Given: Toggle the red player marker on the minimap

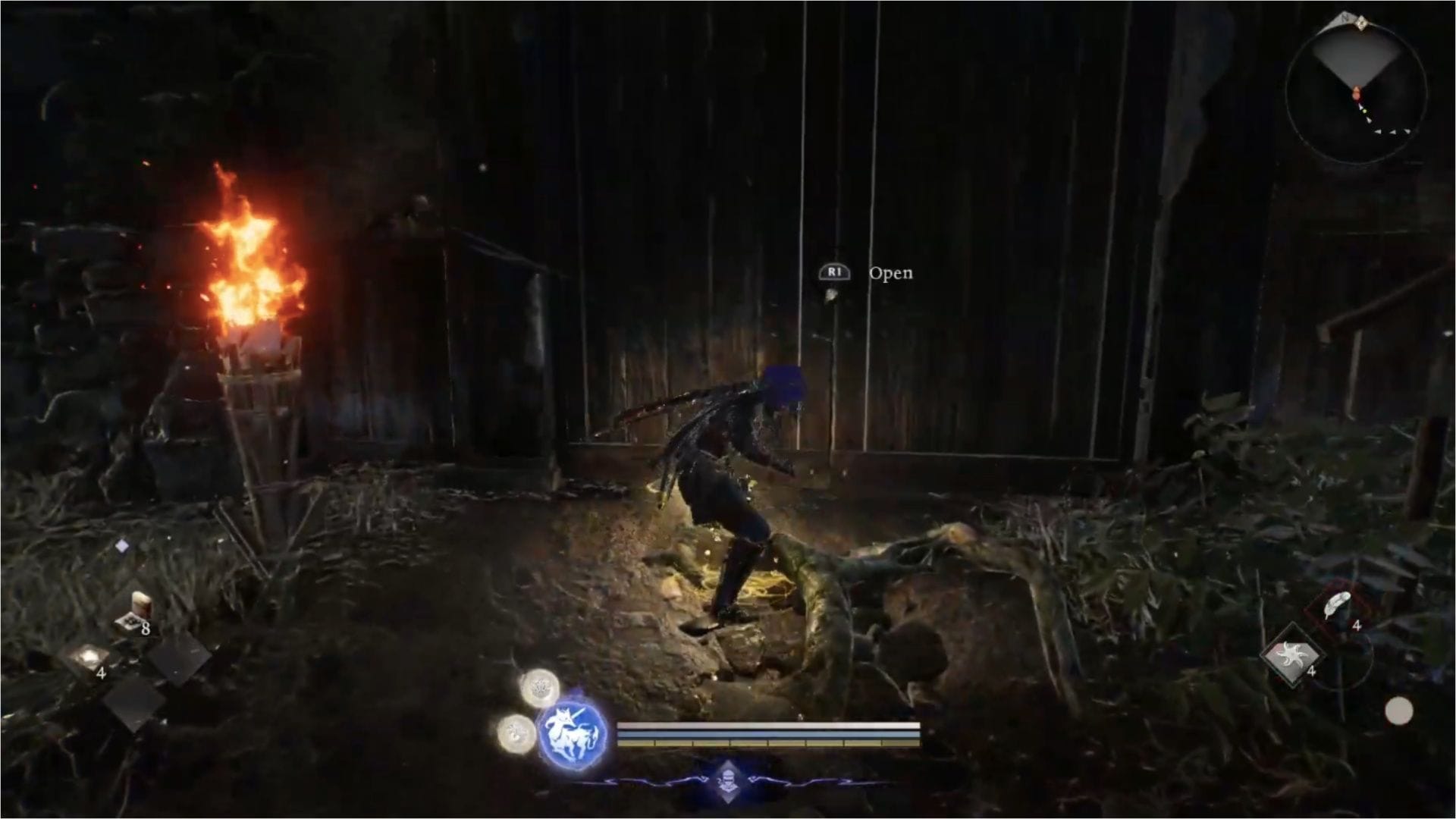Looking at the screenshot, I should (1357, 93).
